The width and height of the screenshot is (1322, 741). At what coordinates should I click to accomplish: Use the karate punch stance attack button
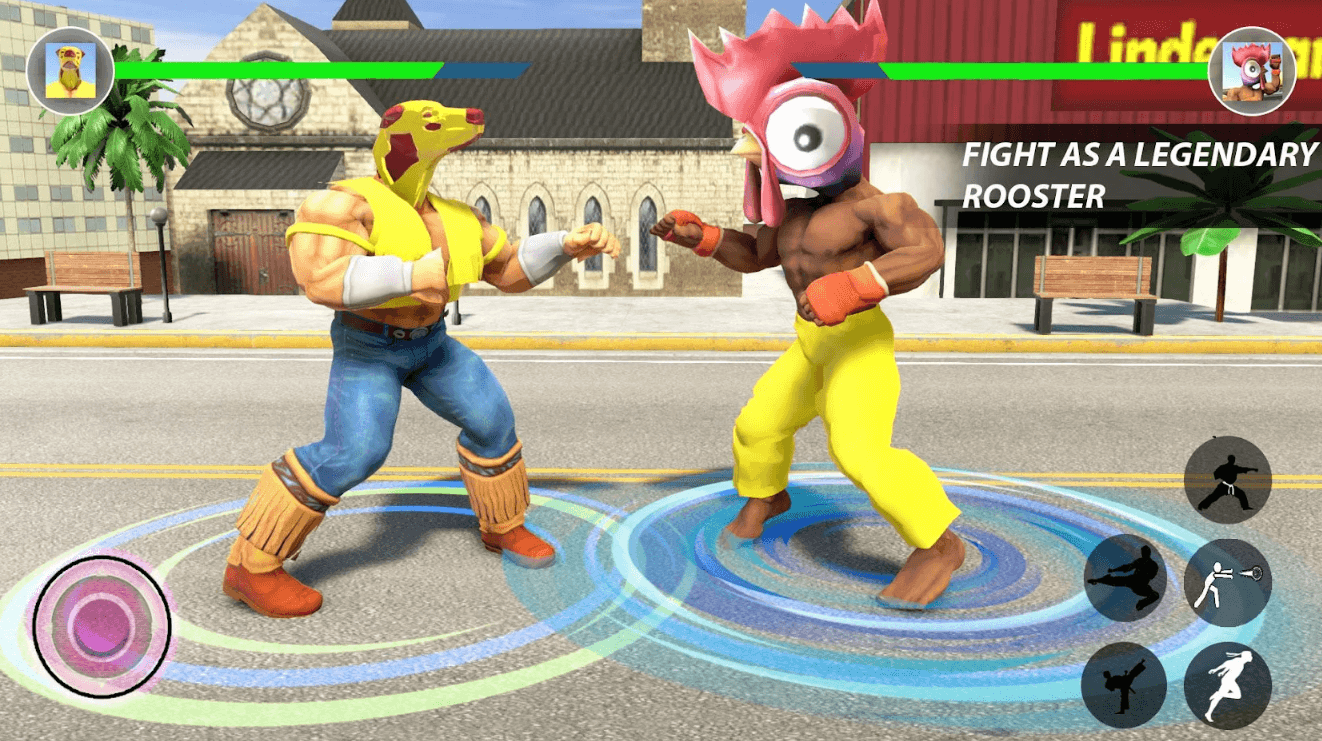(x=1227, y=480)
